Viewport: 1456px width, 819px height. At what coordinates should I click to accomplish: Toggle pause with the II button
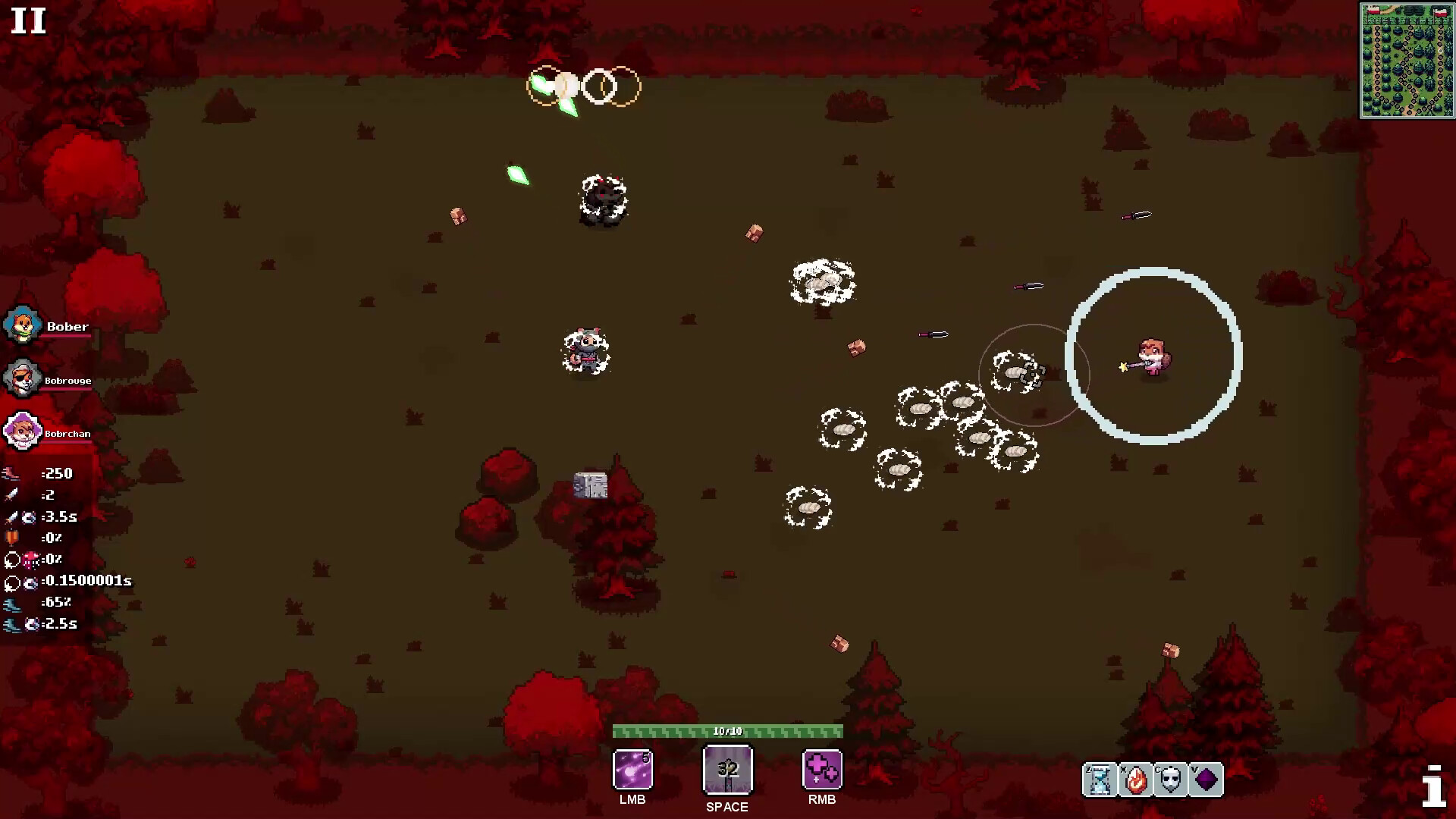tap(27, 21)
